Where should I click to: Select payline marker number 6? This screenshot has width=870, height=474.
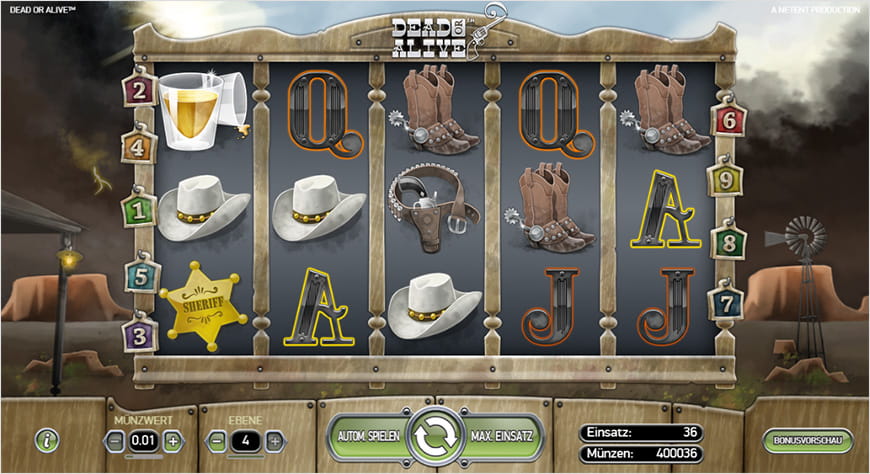pyautogui.click(x=727, y=121)
